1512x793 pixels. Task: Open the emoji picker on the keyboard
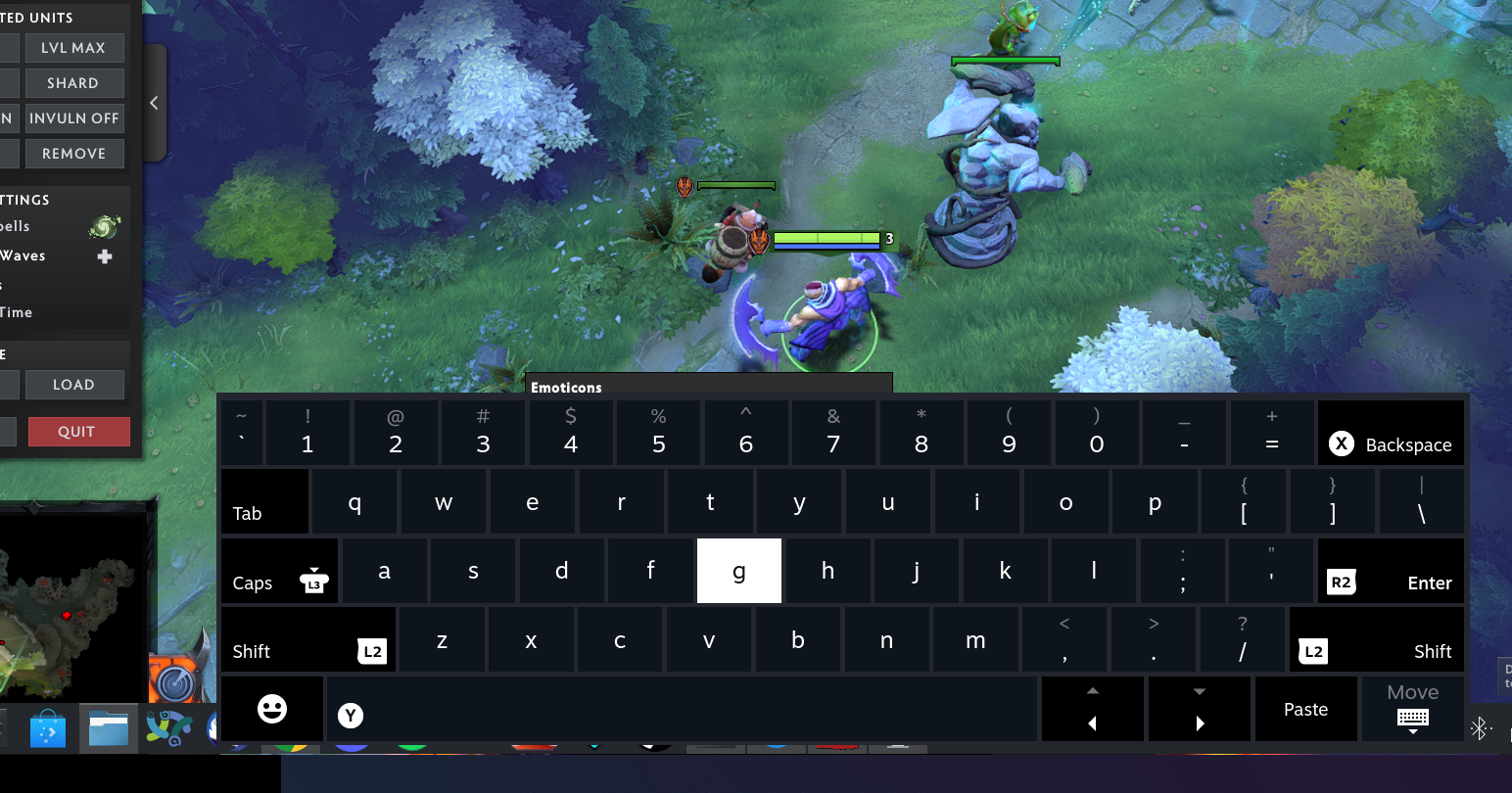click(x=272, y=708)
